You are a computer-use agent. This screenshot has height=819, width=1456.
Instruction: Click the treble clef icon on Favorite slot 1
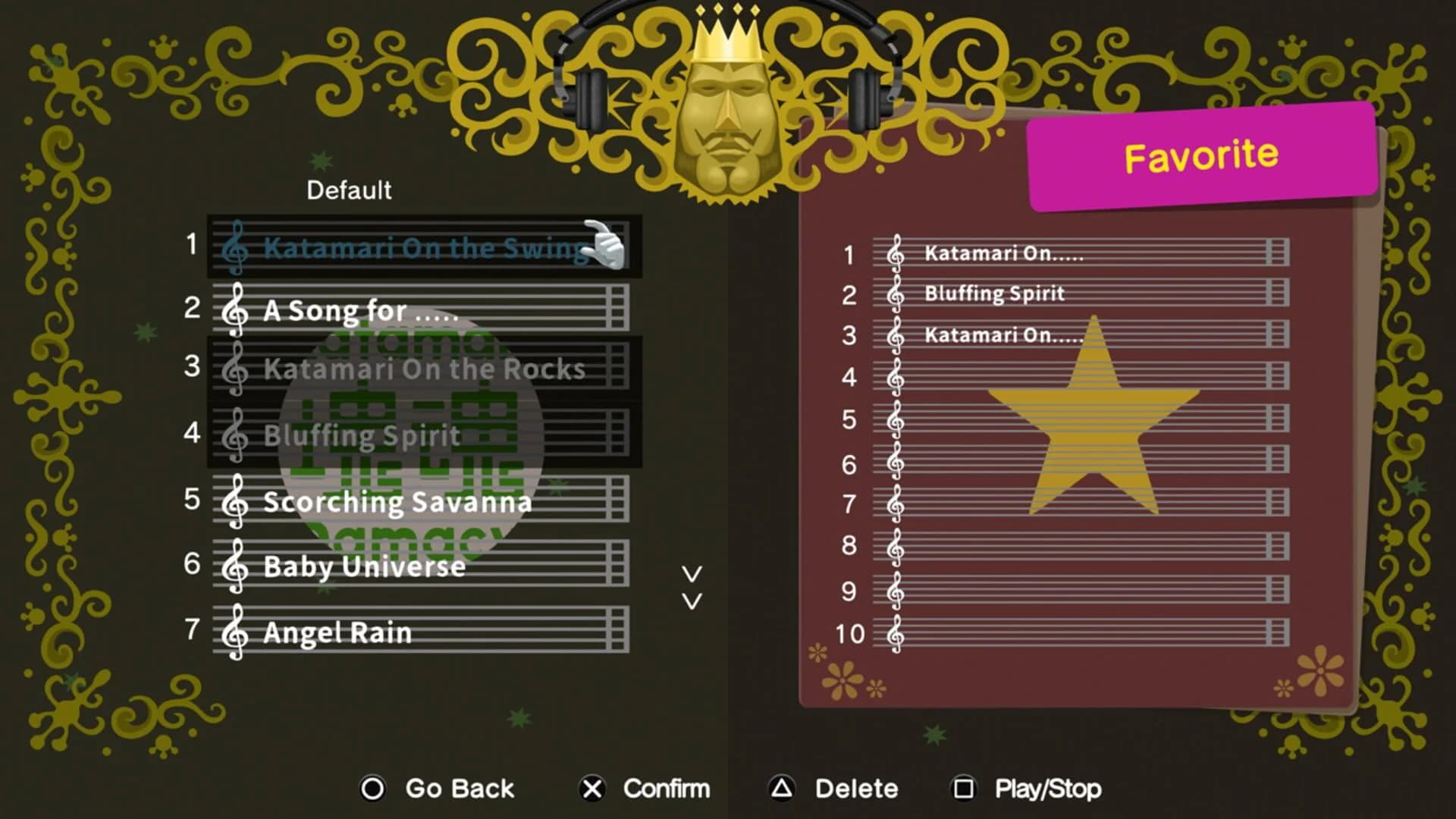(895, 253)
